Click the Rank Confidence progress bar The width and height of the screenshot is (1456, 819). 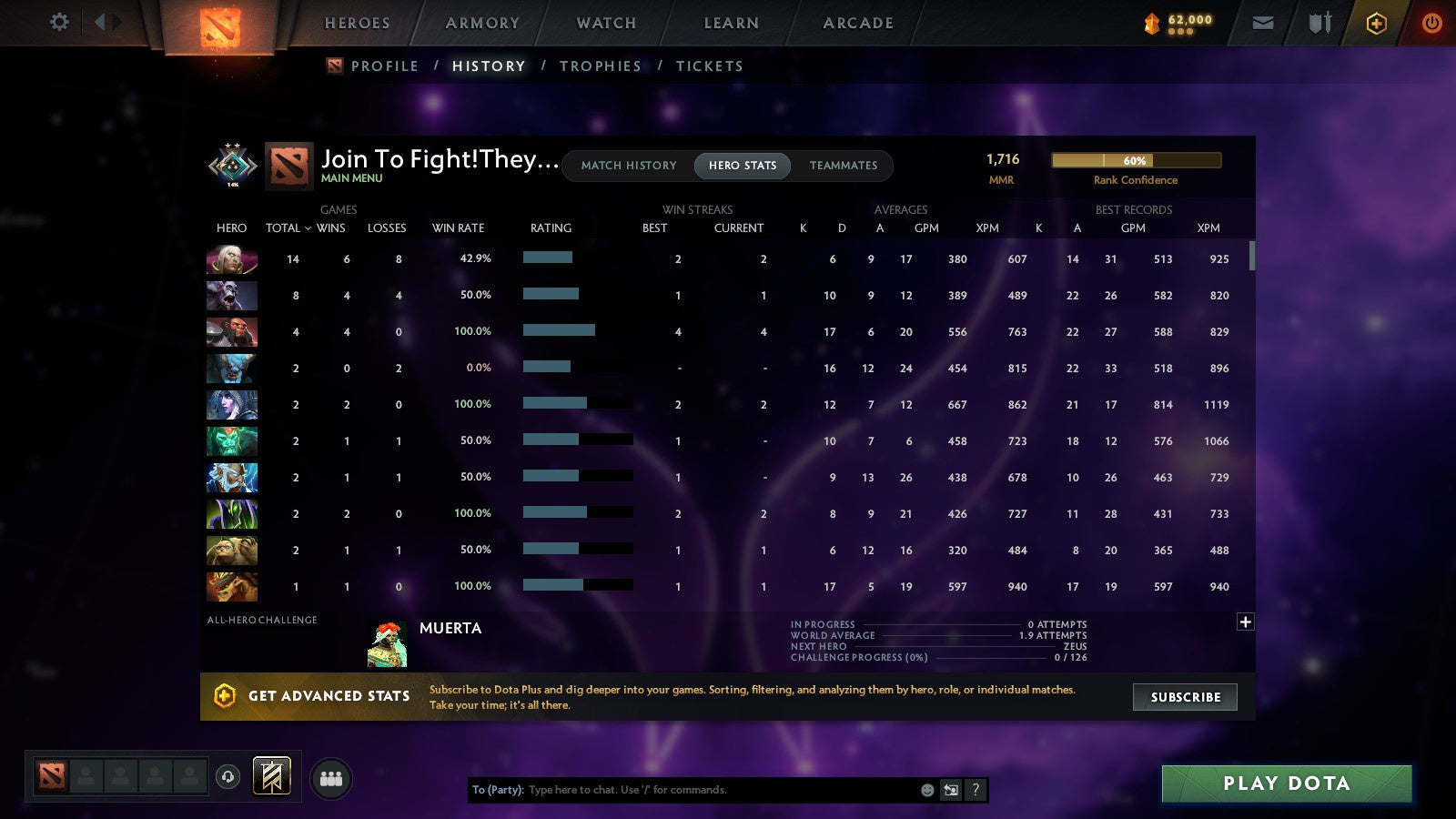[x=1136, y=160]
